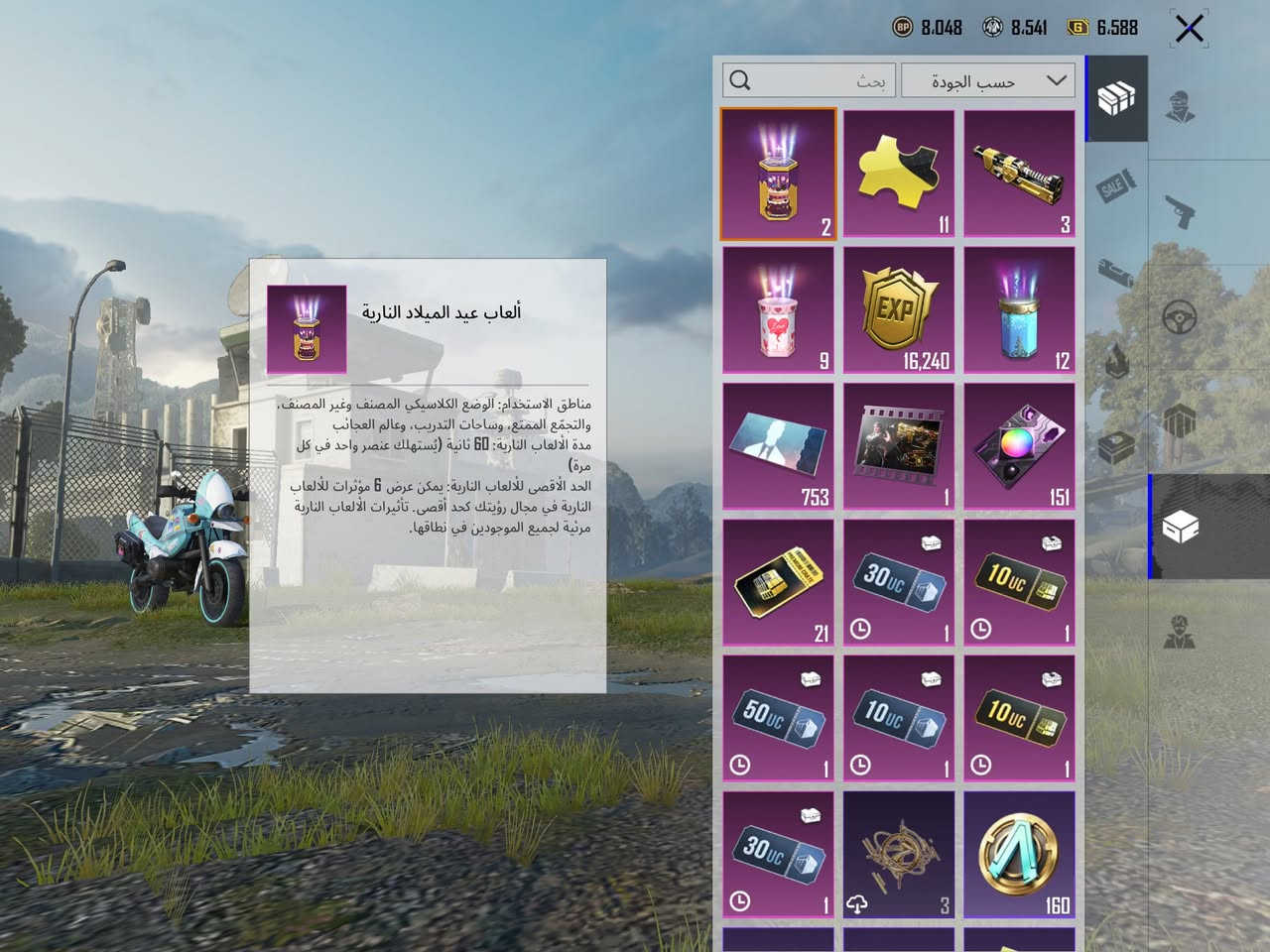Select the 50 UC voucher
The image size is (1270, 952).
pos(778,717)
